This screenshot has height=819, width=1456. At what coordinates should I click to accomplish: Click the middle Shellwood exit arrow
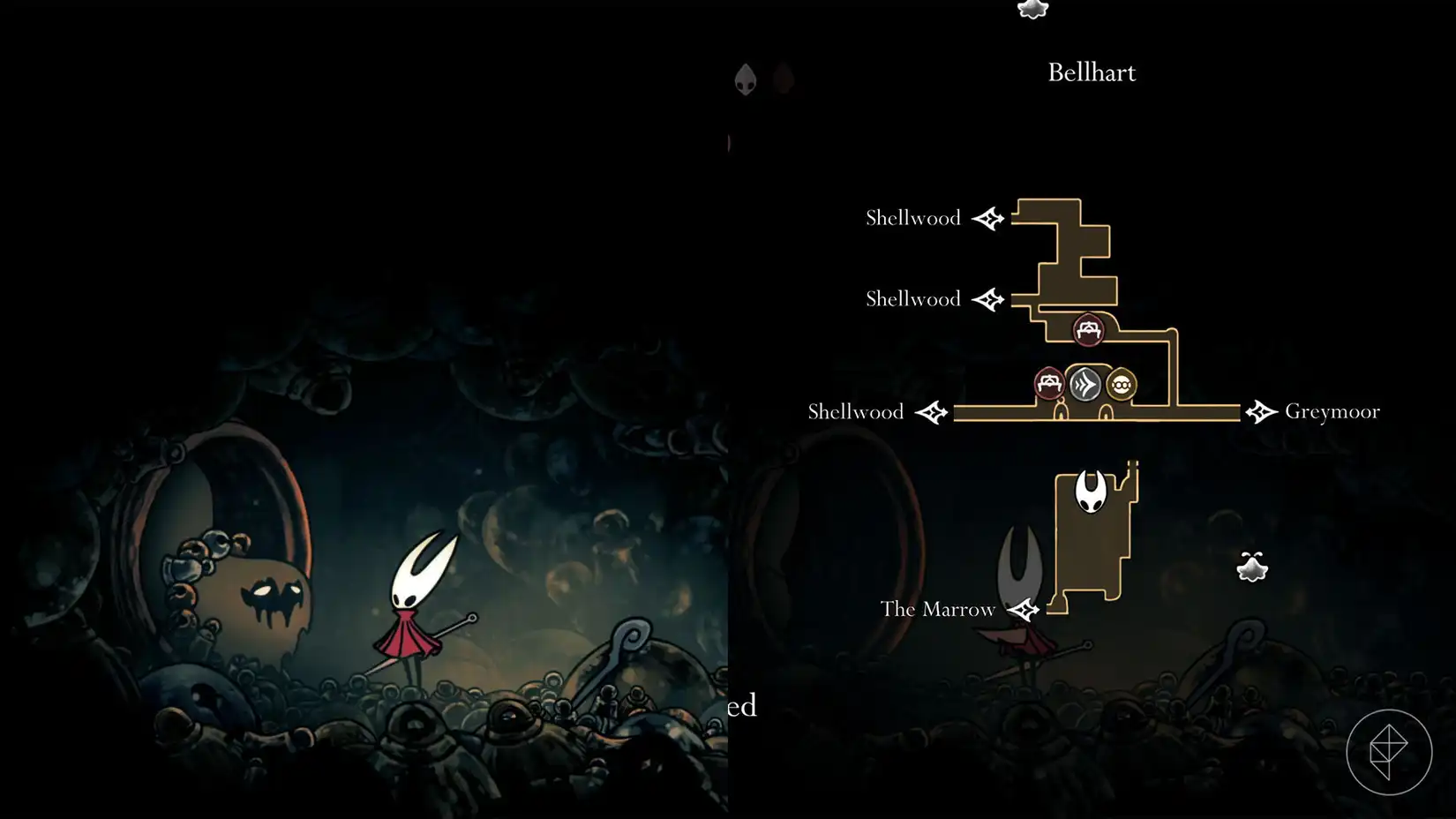988,298
